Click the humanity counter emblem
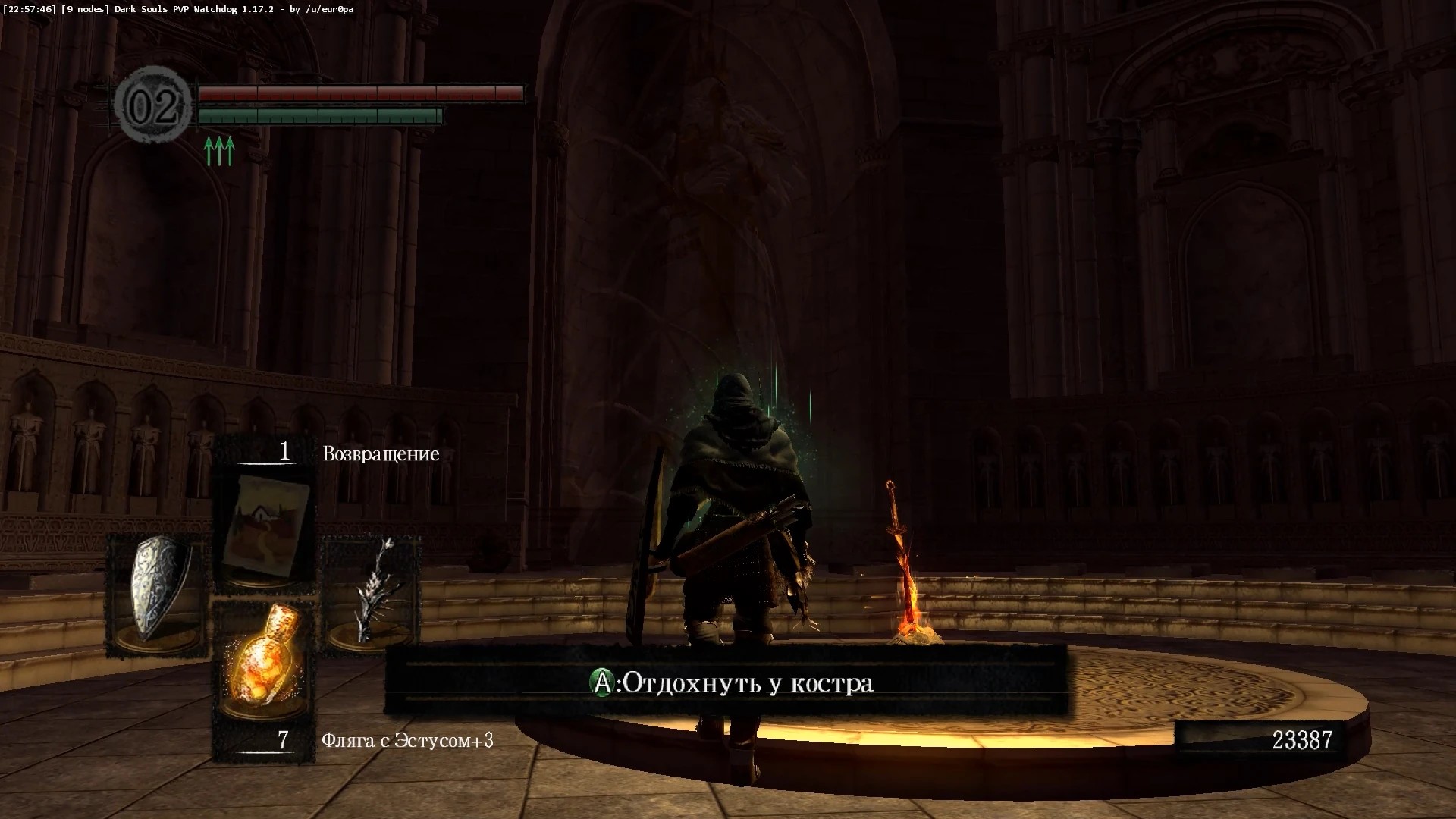Screen dimensions: 1456x819 (x=155, y=105)
